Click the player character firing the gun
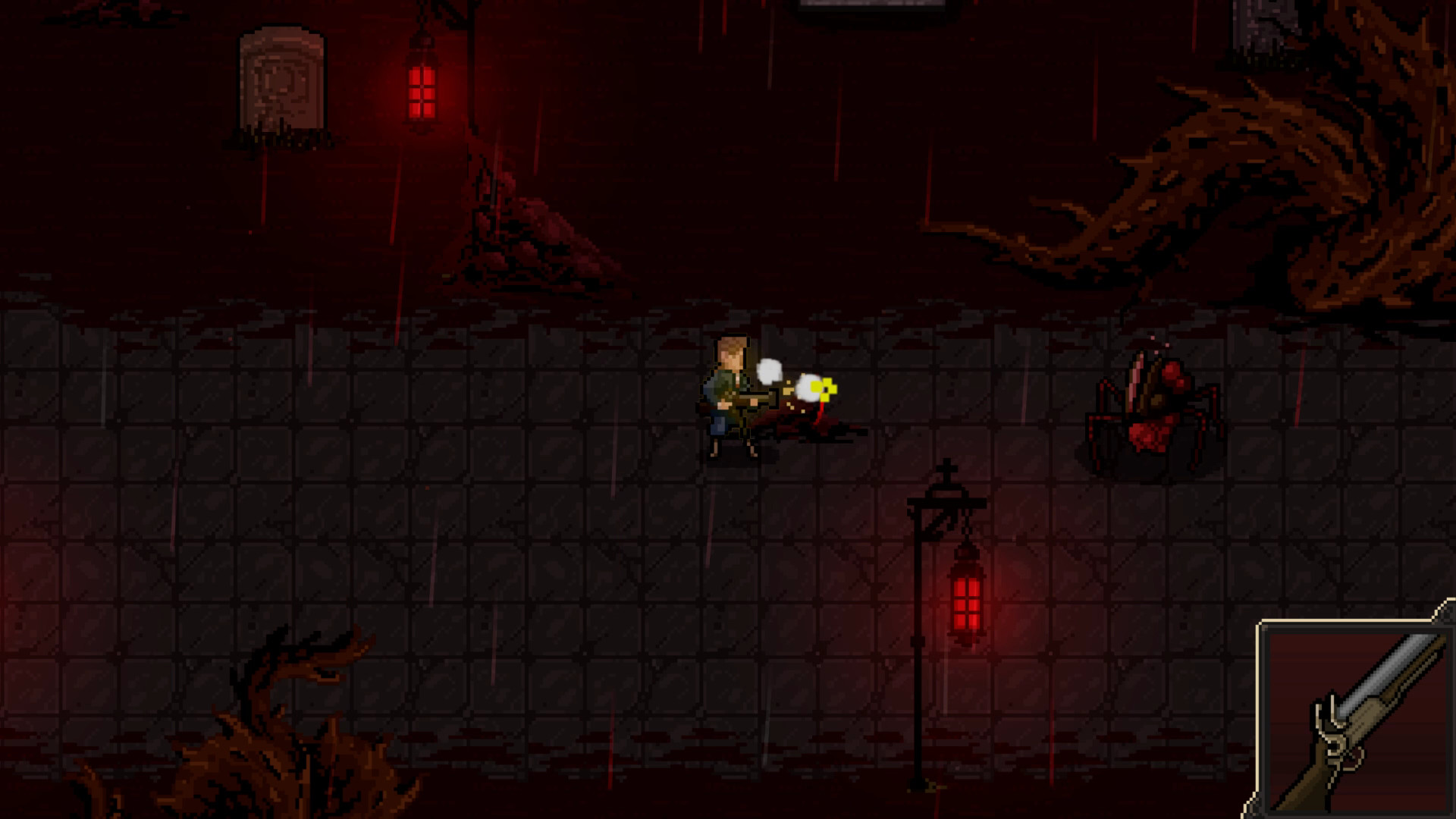The image size is (1456, 819). tap(728, 394)
